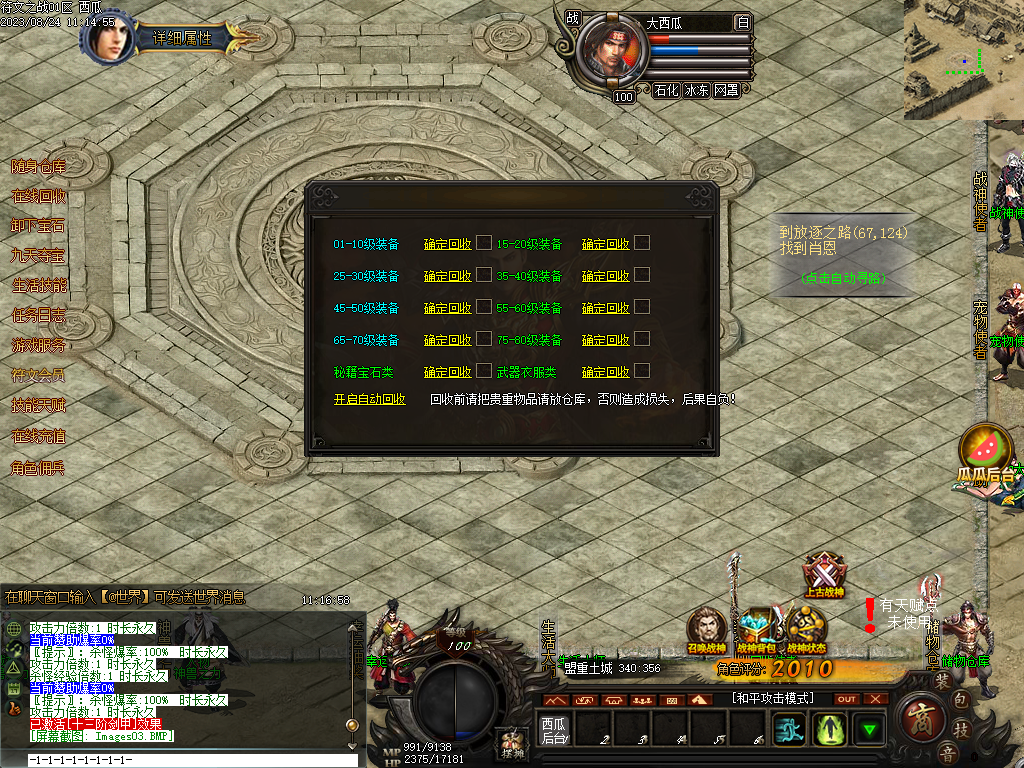1024x768 pixels.
Task: Enable 开启自动回收 auto recycling
Action: (370, 399)
